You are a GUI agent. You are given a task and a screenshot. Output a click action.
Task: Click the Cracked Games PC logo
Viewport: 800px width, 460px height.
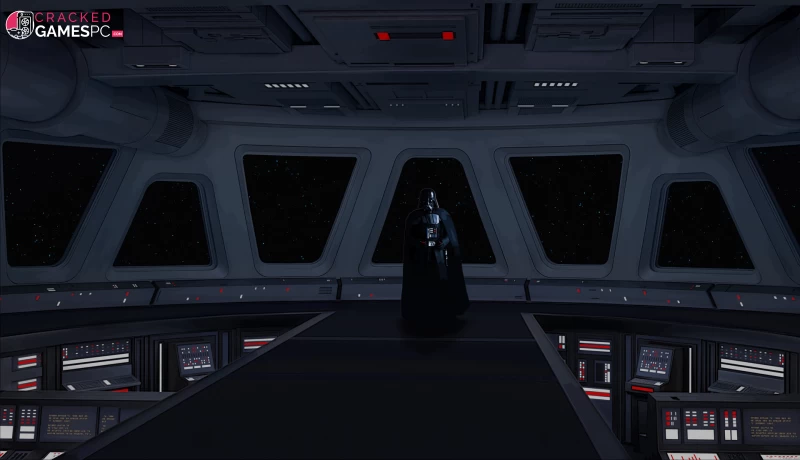click(x=64, y=25)
